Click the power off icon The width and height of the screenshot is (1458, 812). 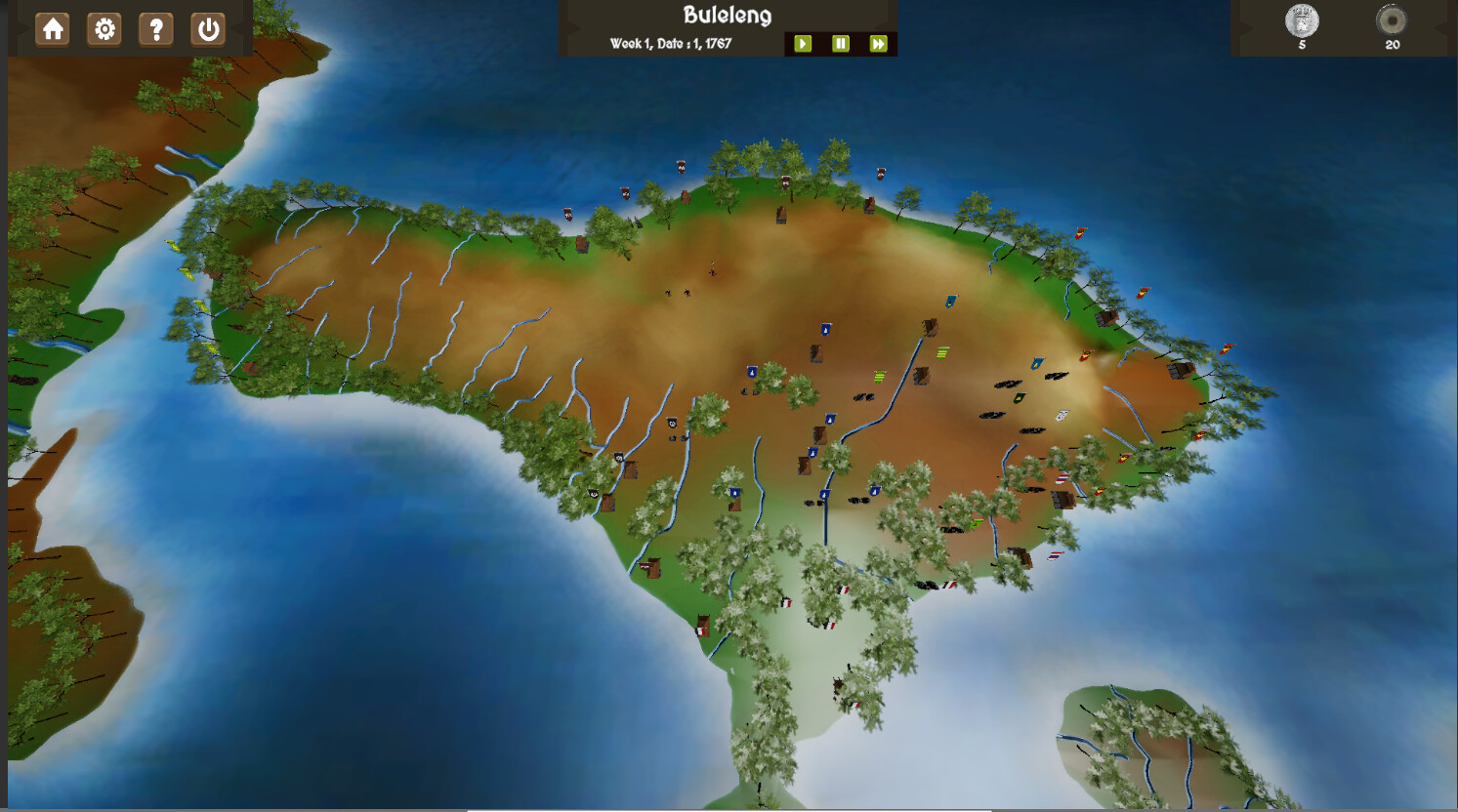[207, 28]
